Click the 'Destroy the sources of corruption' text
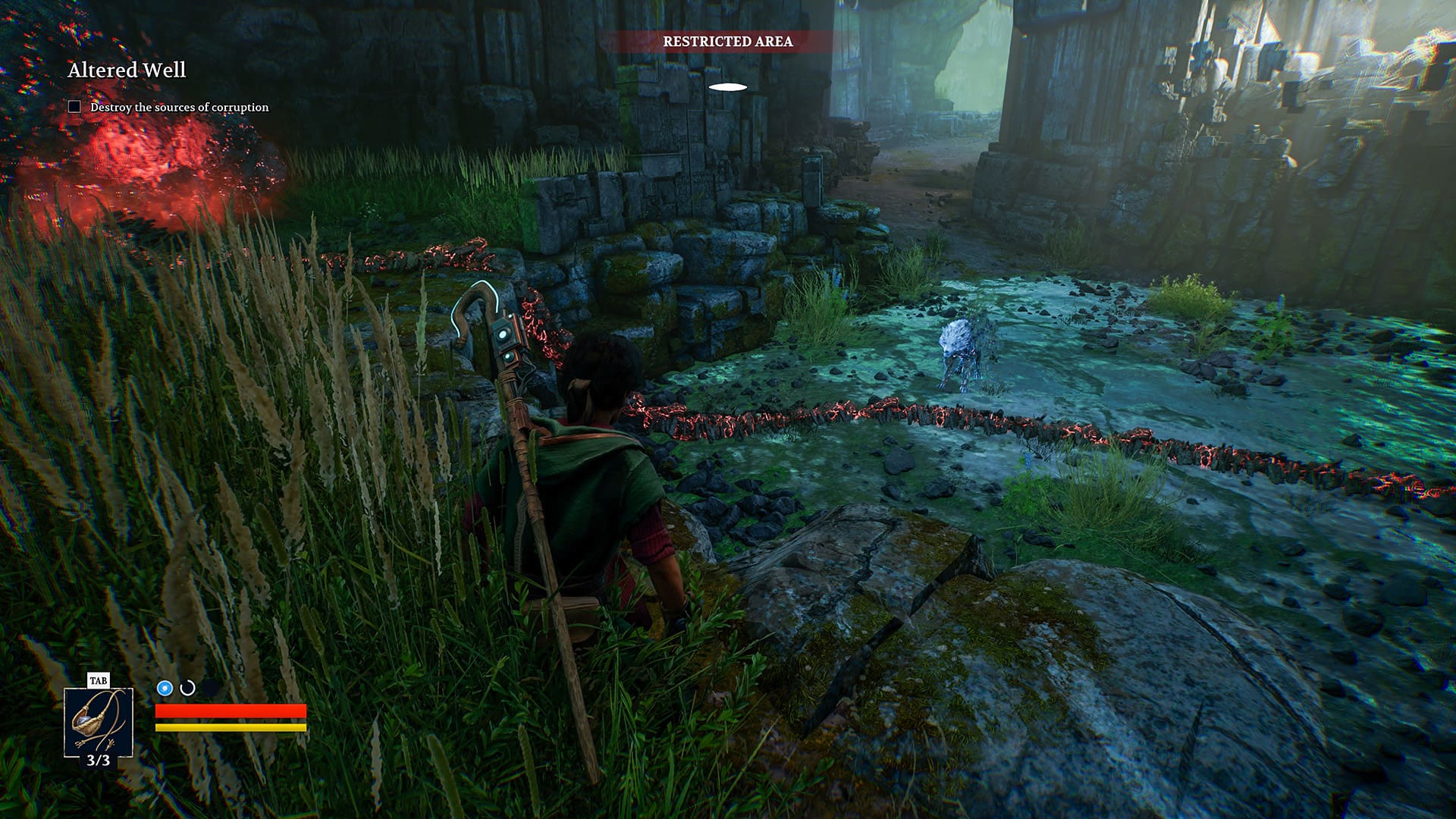The width and height of the screenshot is (1456, 819). click(x=179, y=108)
